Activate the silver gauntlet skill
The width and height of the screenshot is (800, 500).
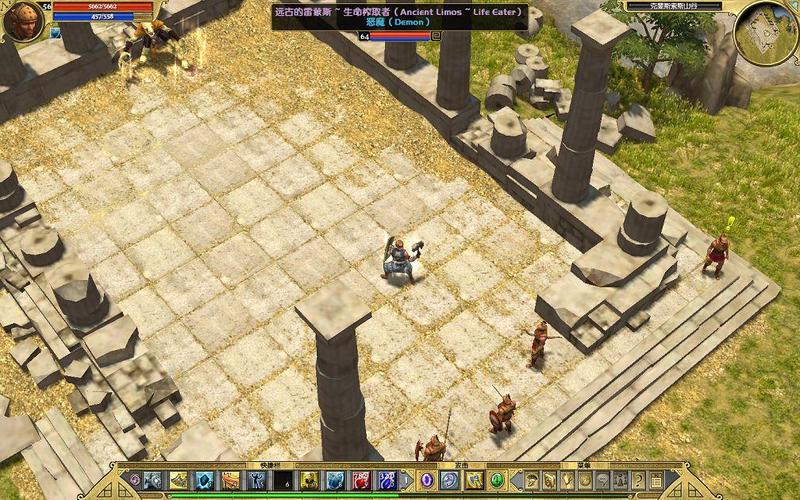(x=153, y=480)
